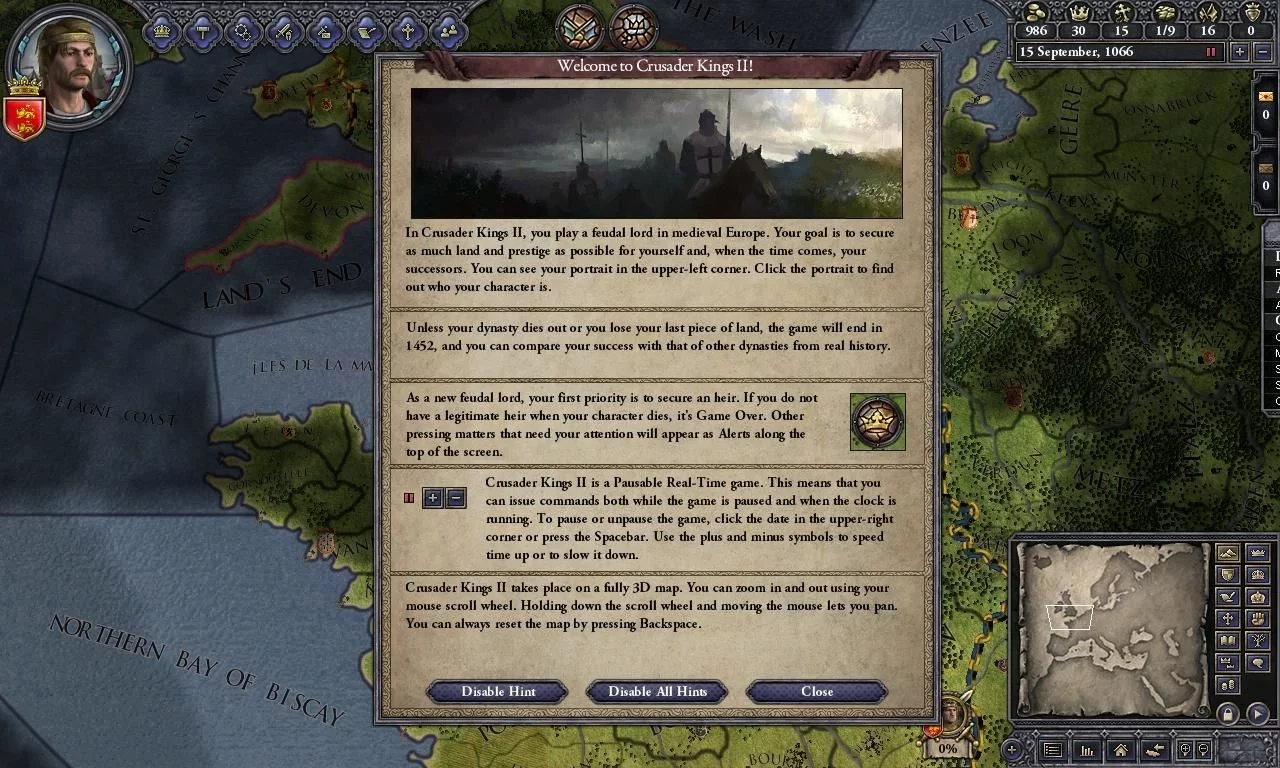Increase game speed with top-right plus
The width and height of the screenshot is (1280, 768).
click(x=1239, y=52)
